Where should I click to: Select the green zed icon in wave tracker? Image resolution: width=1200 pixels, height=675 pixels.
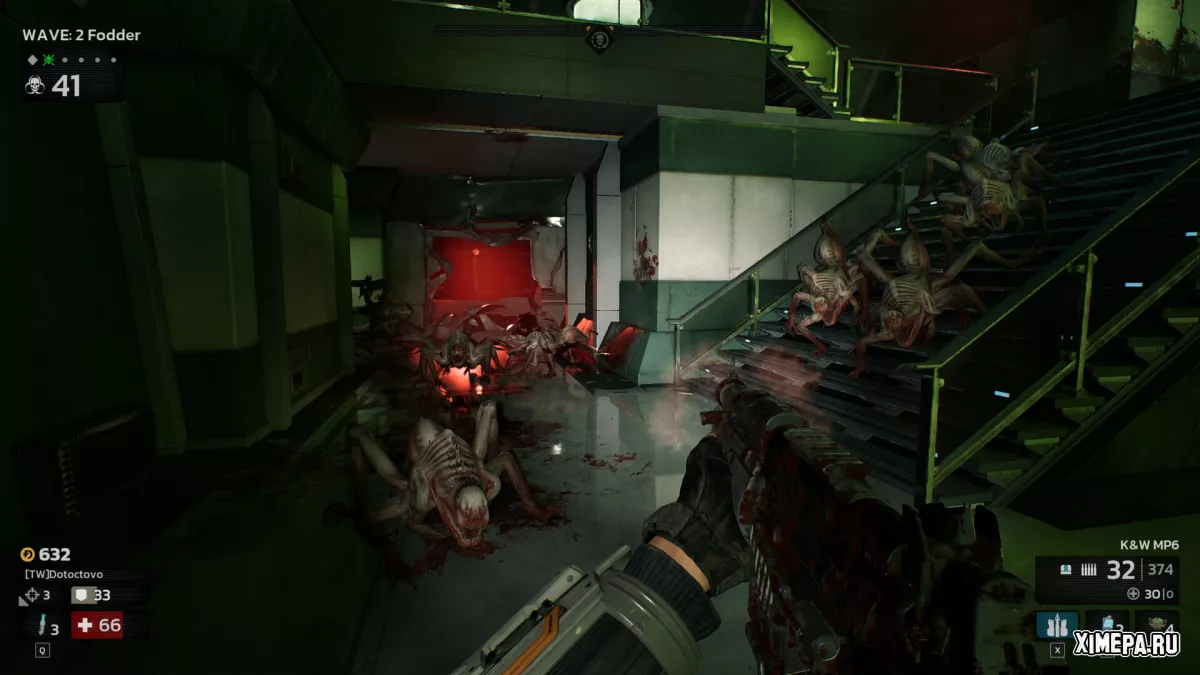click(x=47, y=60)
